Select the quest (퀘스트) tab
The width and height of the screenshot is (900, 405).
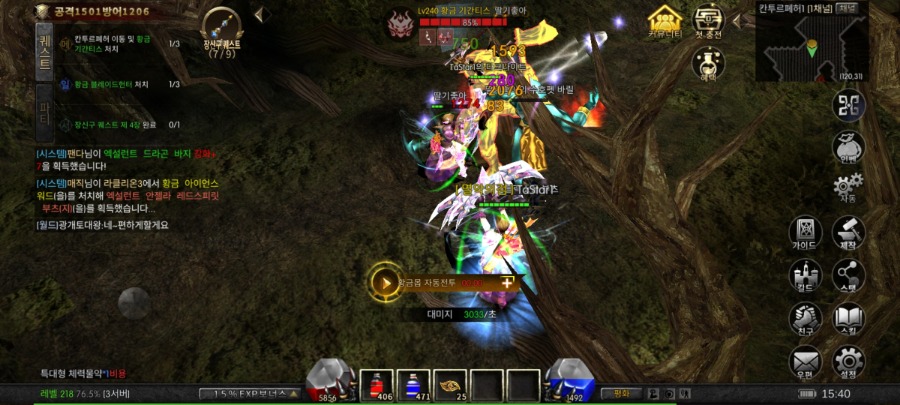[x=44, y=49]
